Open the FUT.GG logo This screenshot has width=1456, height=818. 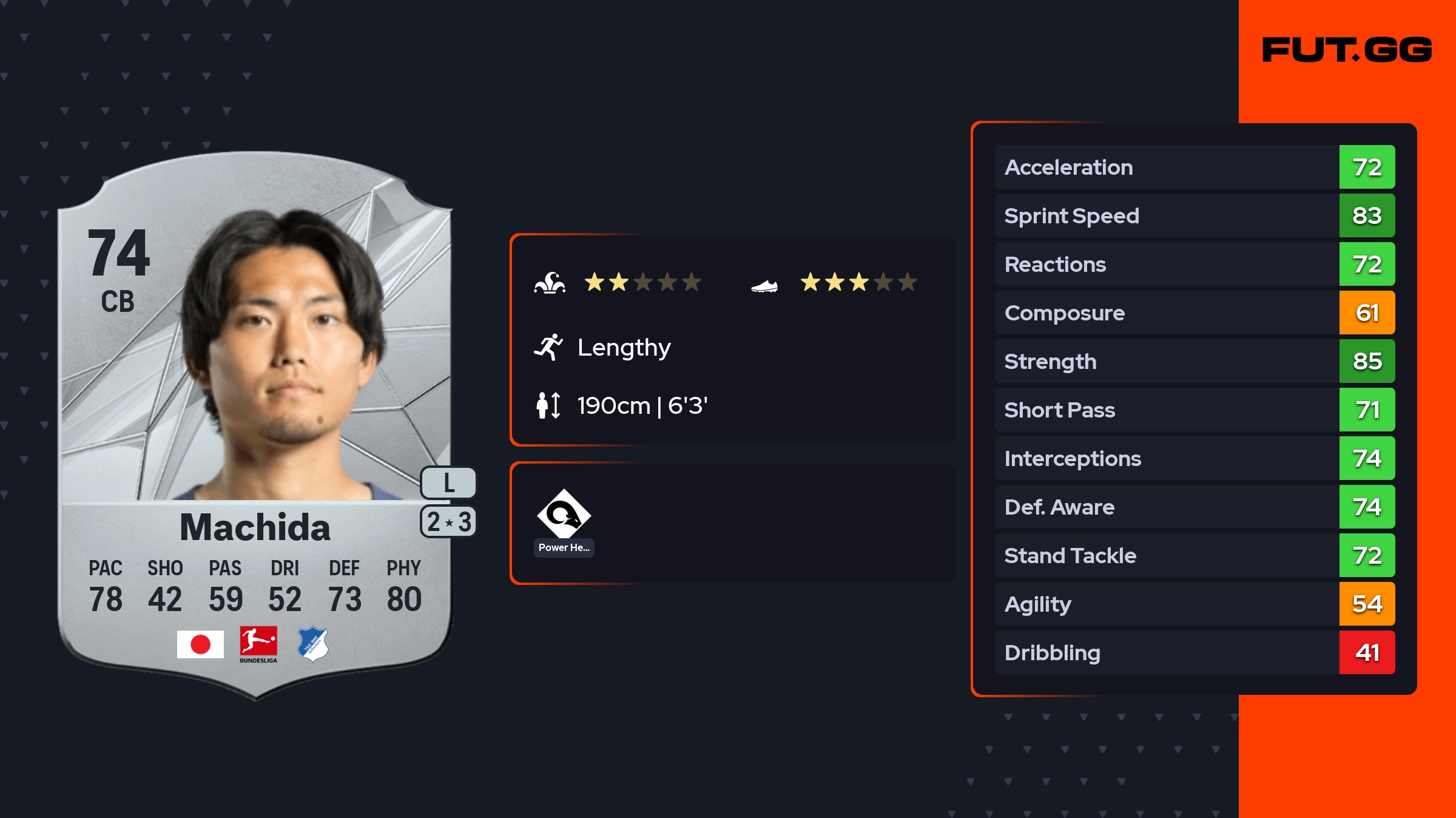coord(1347,50)
